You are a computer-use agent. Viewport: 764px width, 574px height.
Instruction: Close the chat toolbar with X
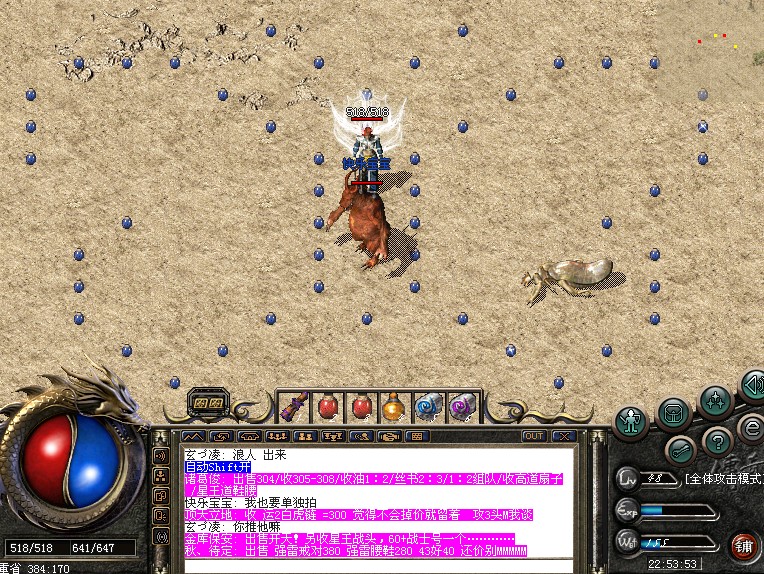coord(564,436)
